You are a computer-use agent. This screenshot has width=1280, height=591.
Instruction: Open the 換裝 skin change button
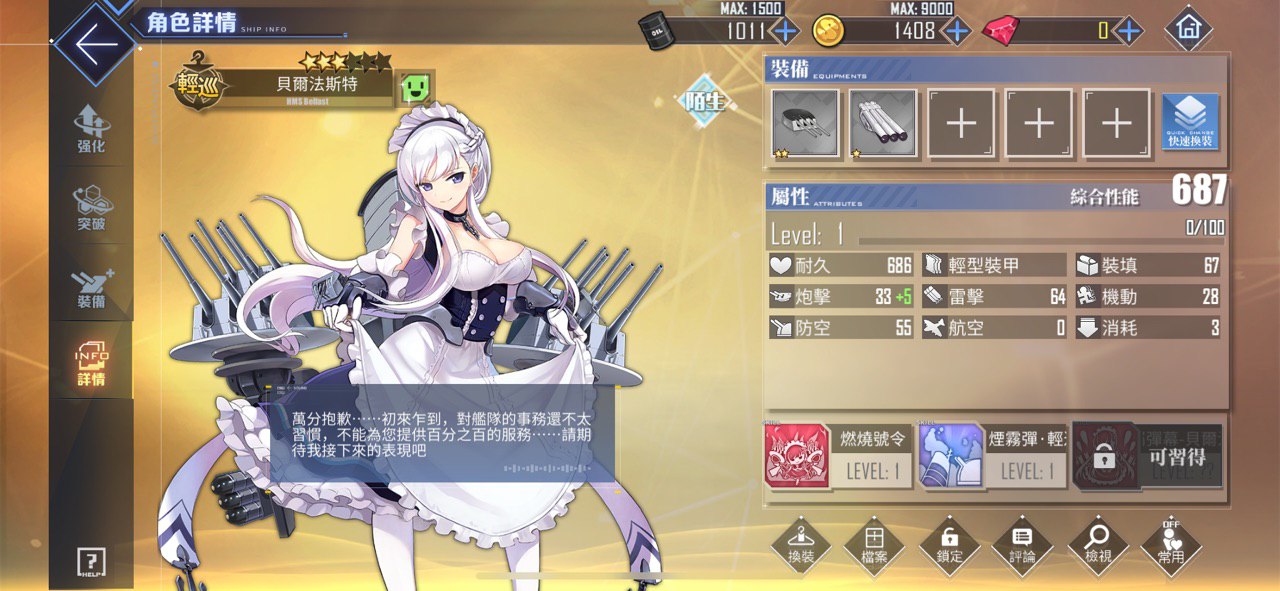[801, 546]
